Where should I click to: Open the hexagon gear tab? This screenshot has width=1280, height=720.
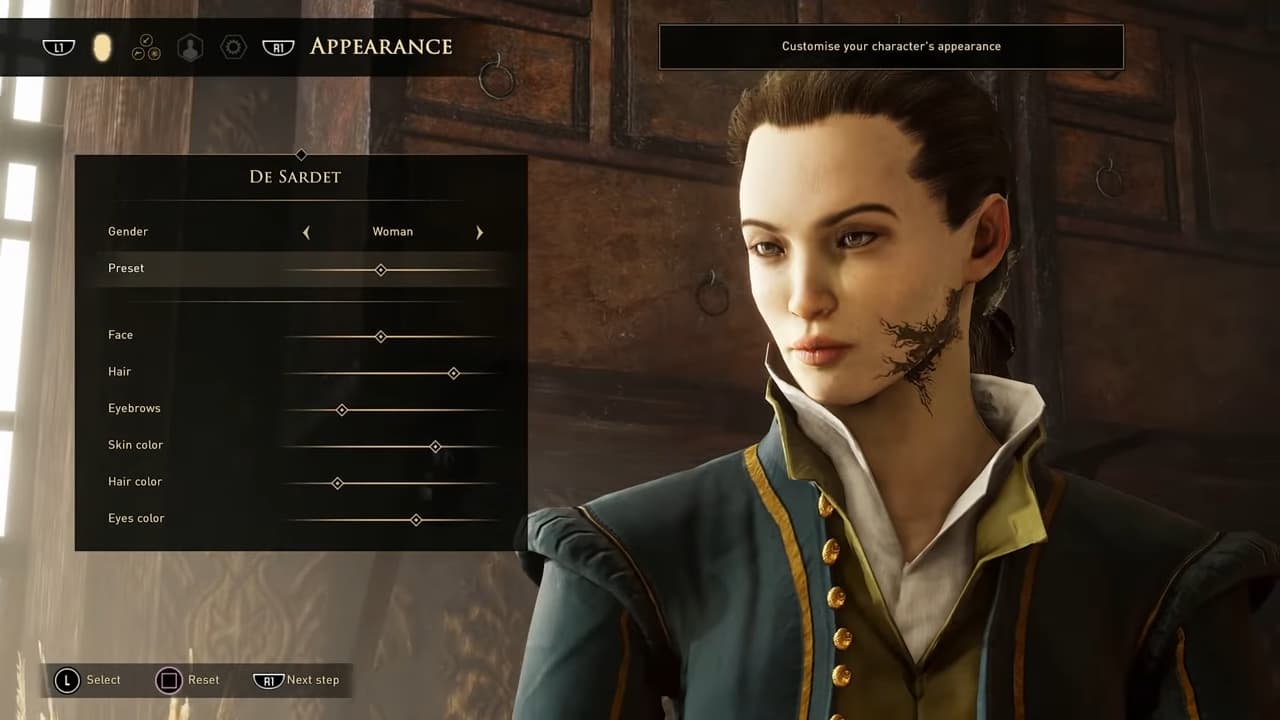click(233, 47)
